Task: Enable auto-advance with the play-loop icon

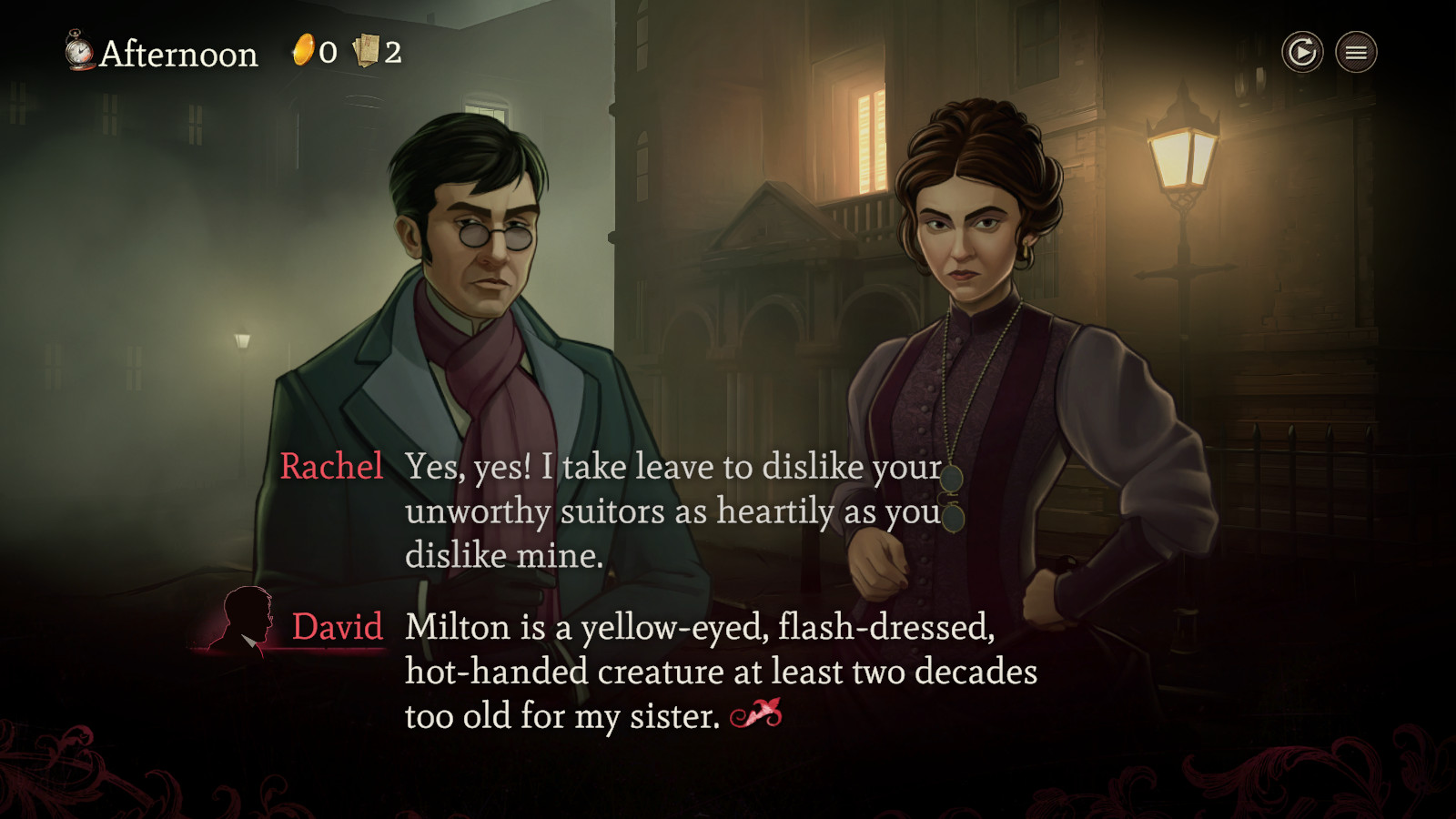Action: coord(1301,52)
